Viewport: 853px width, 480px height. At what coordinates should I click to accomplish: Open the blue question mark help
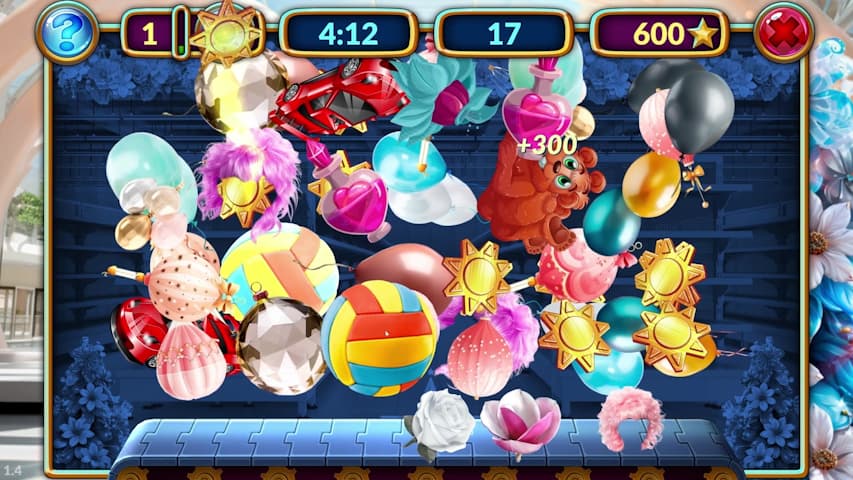(x=67, y=33)
